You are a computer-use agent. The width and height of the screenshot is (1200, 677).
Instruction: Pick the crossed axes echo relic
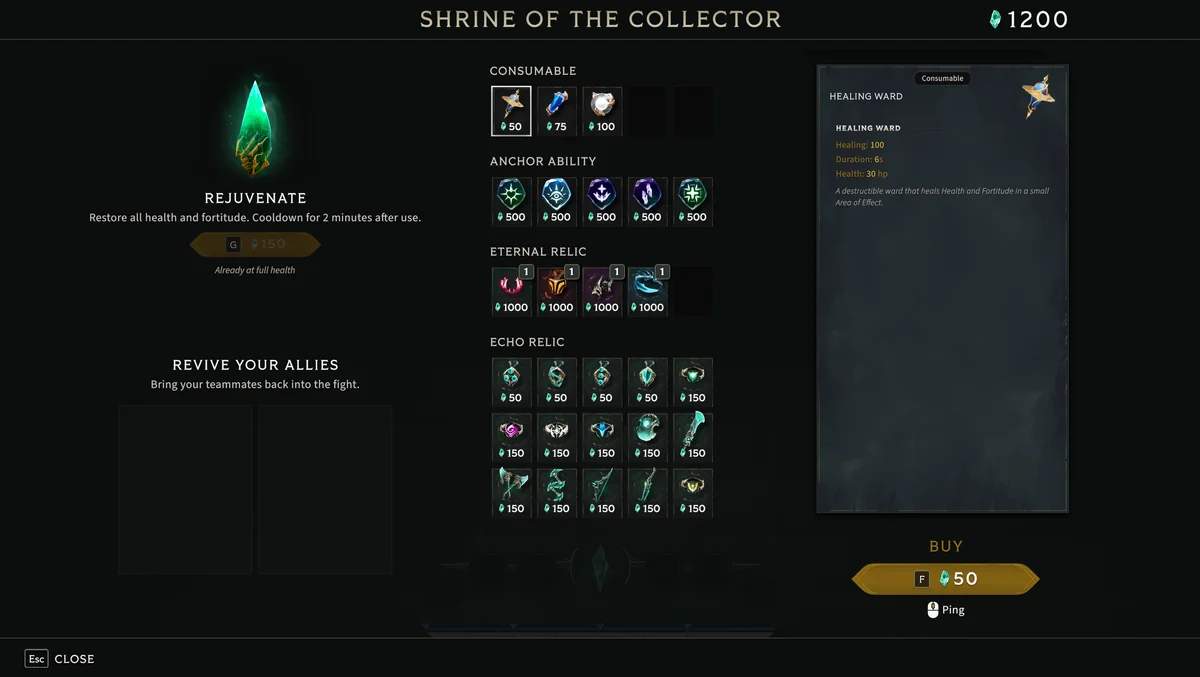511,492
